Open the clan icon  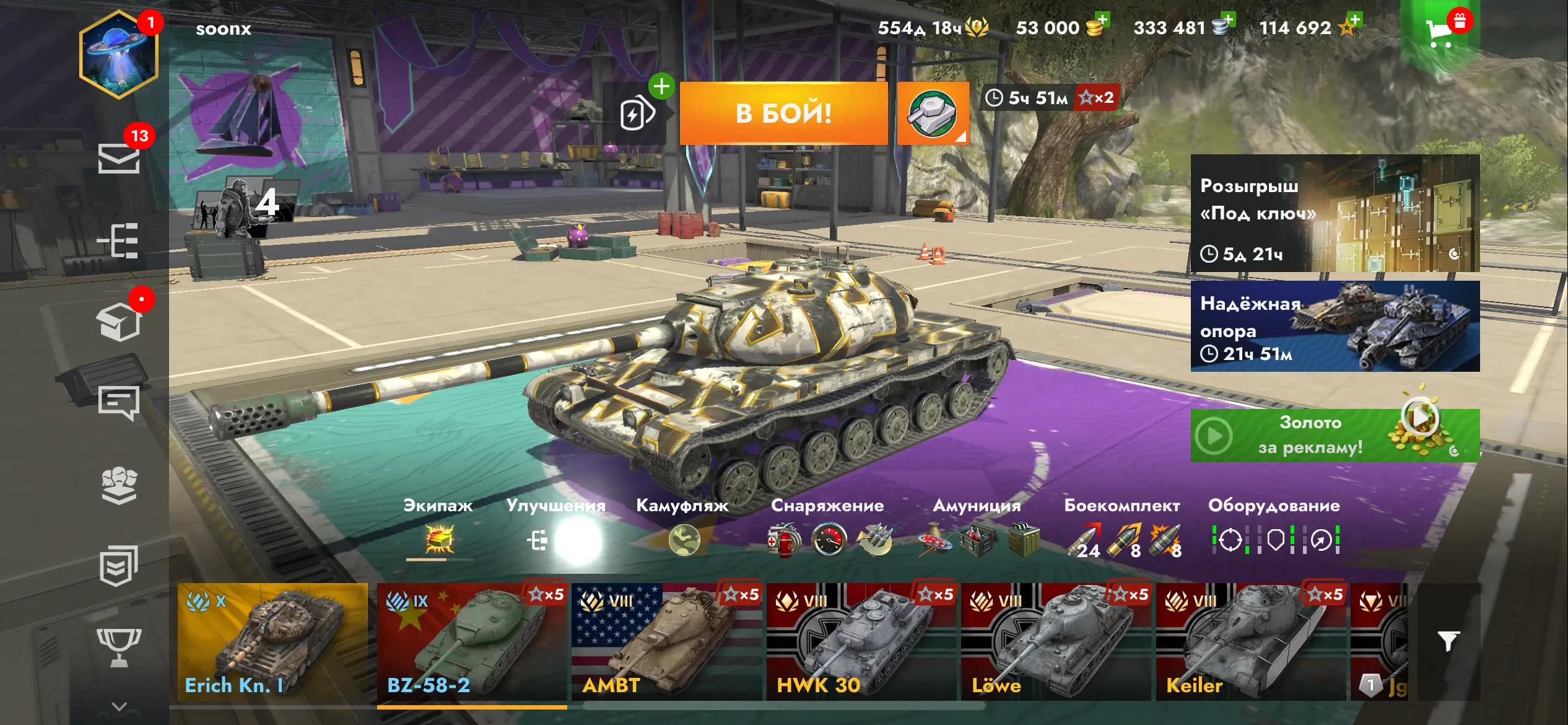pos(119,485)
